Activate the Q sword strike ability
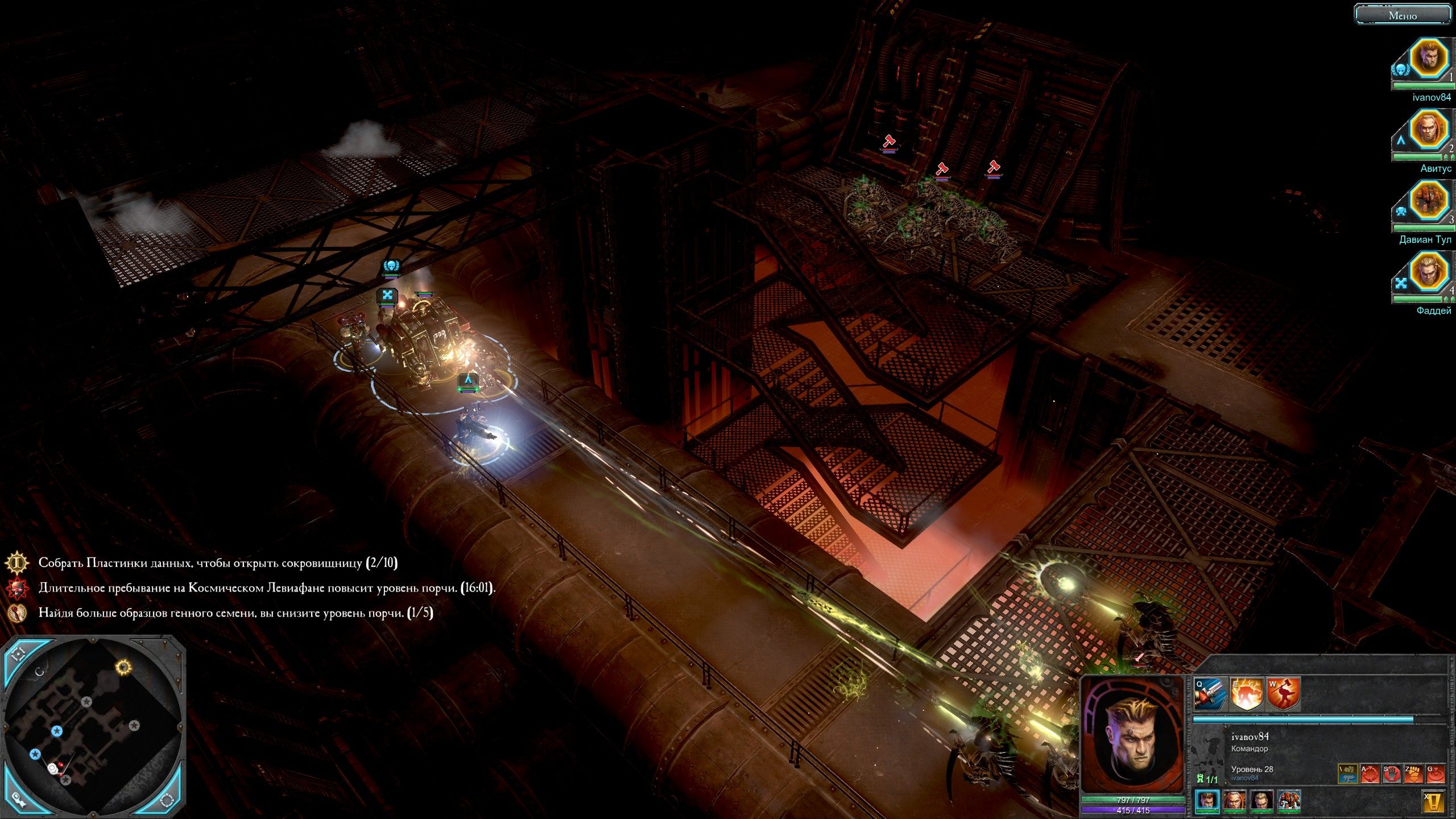Screen dimensions: 1456x819 point(1210,694)
